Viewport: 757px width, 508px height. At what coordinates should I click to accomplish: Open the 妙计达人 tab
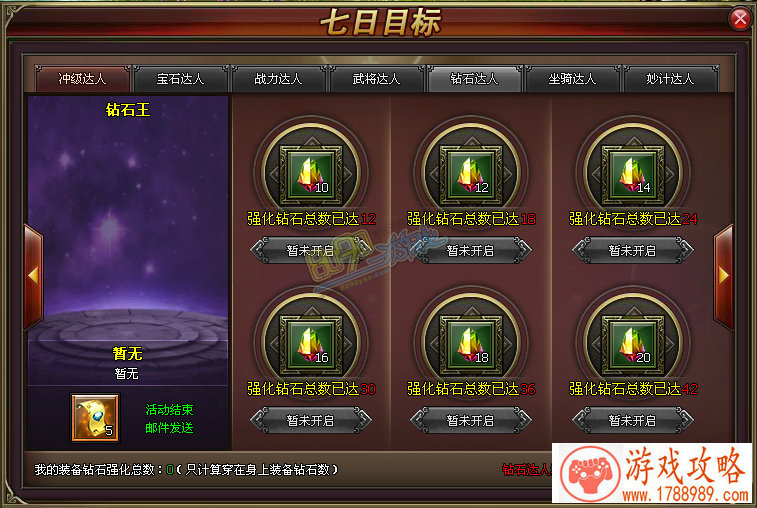[x=670, y=78]
